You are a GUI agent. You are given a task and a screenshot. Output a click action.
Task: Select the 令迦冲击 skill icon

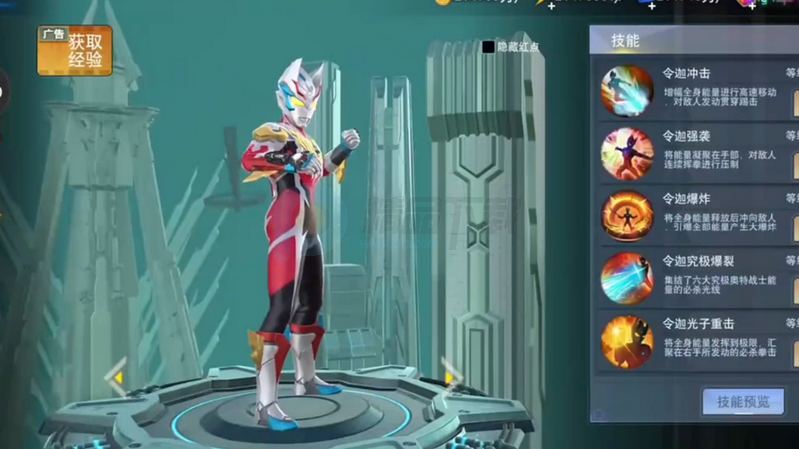(627, 90)
